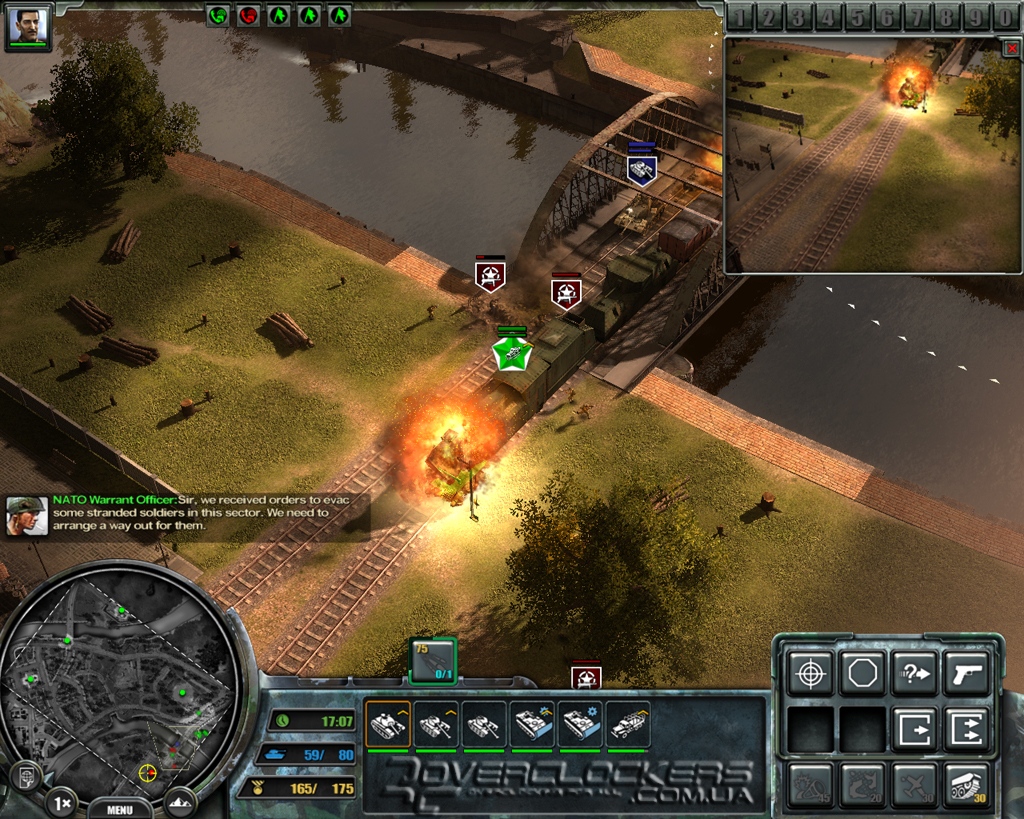Toggle the 1x game speed button
The width and height of the screenshot is (1024, 819).
(x=61, y=803)
